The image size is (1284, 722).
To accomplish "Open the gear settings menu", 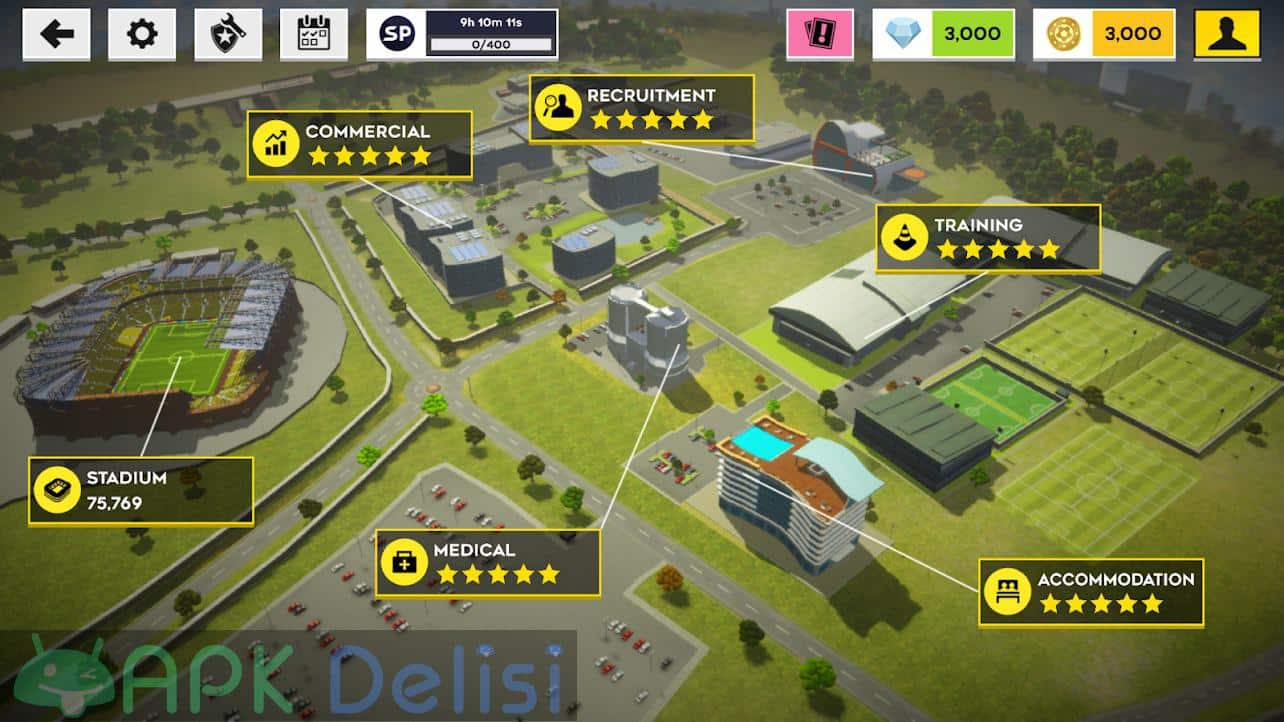I will point(142,35).
